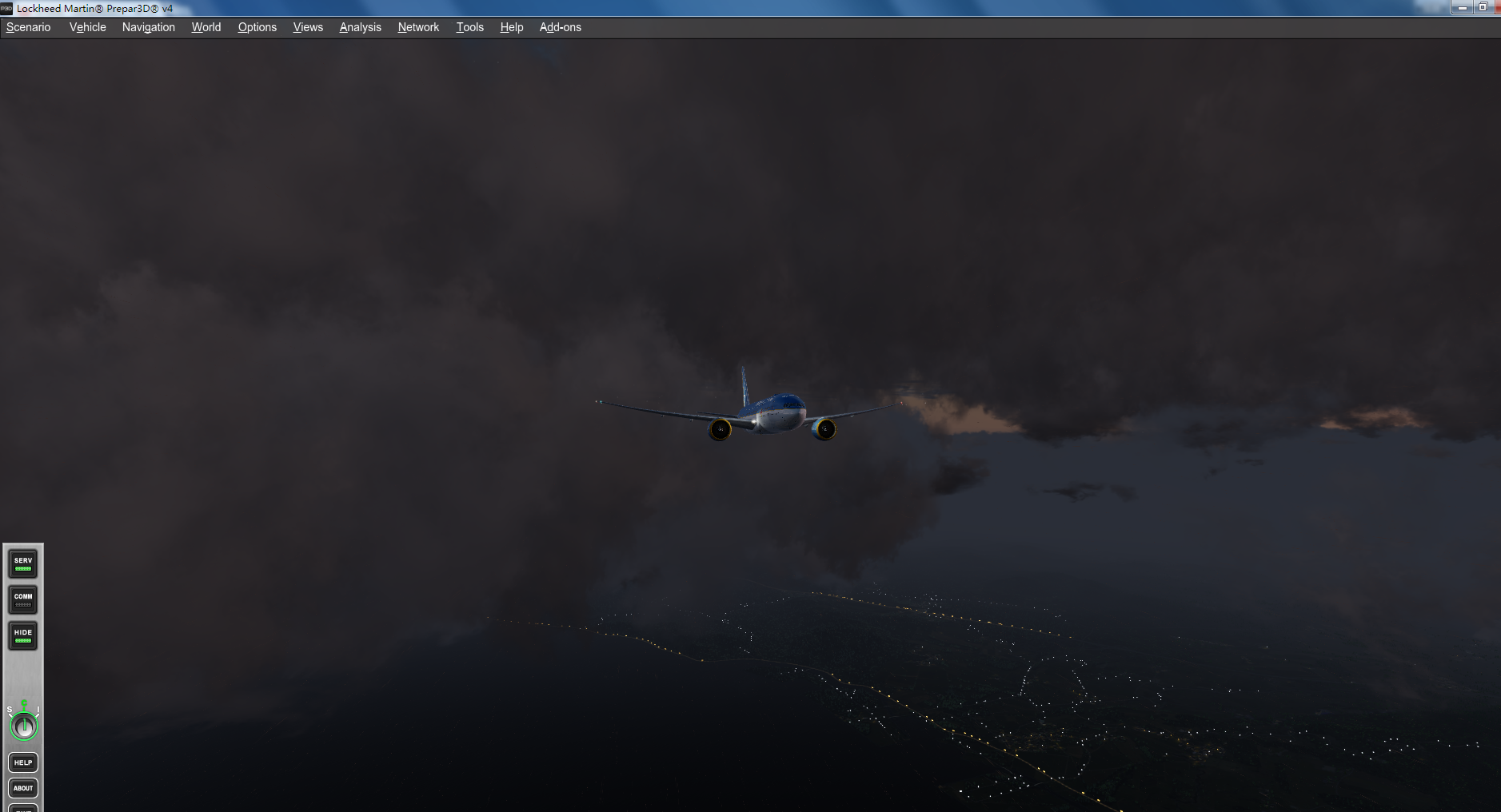The height and width of the screenshot is (812, 1501).
Task: Open the Analysis menu
Action: (x=360, y=26)
